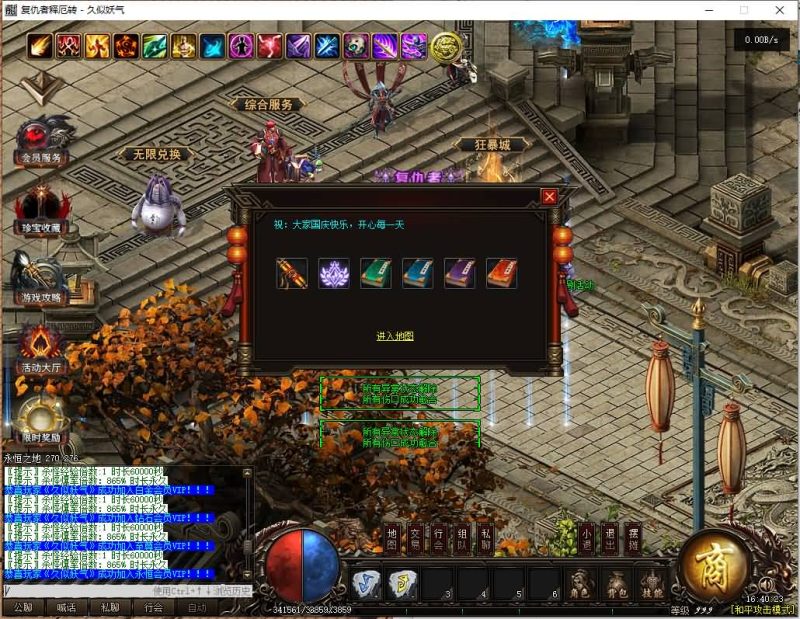Switch to the 行会 guild chat tab

pos(153,607)
